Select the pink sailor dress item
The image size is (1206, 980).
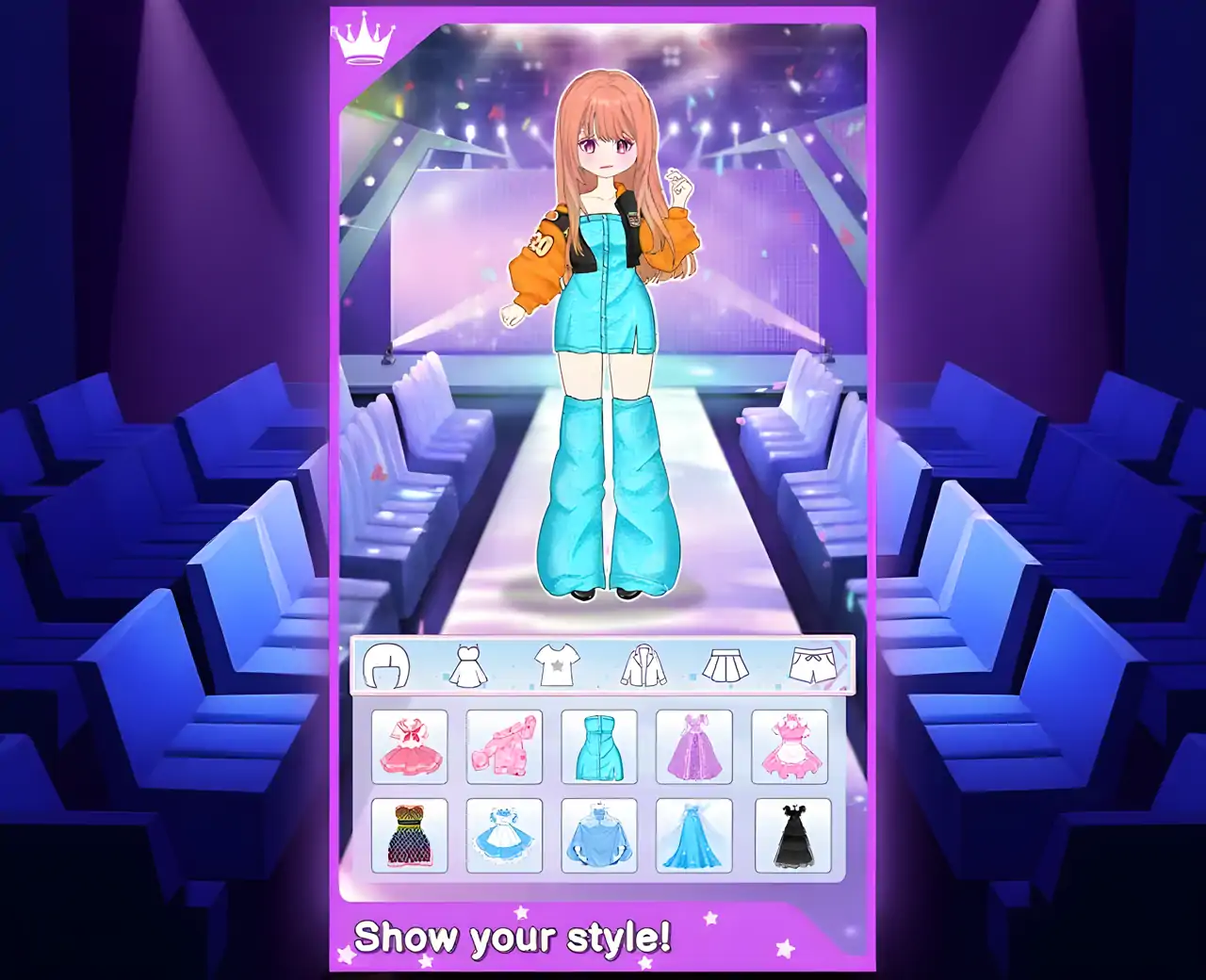coord(409,745)
